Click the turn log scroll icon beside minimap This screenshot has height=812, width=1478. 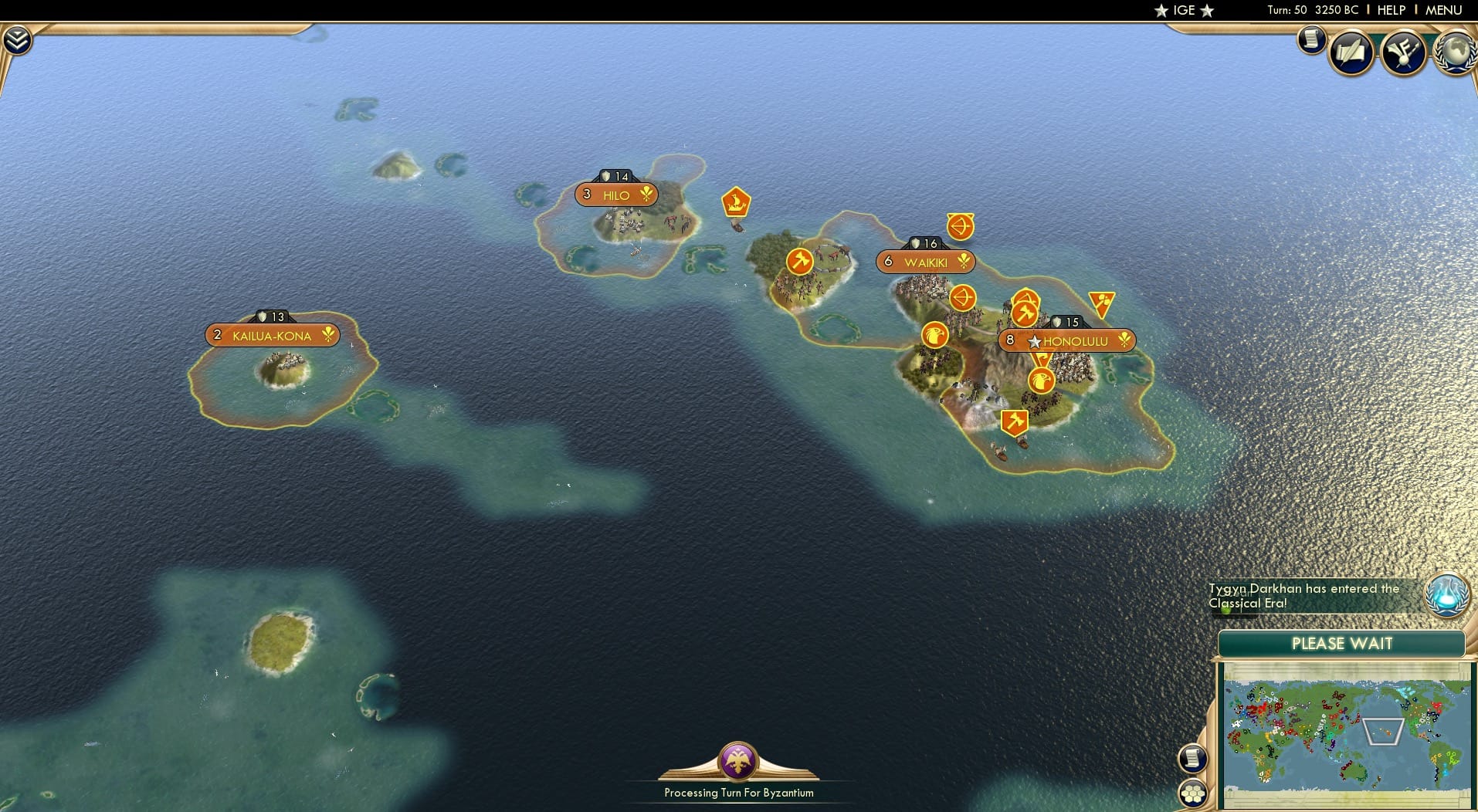coord(1194,757)
